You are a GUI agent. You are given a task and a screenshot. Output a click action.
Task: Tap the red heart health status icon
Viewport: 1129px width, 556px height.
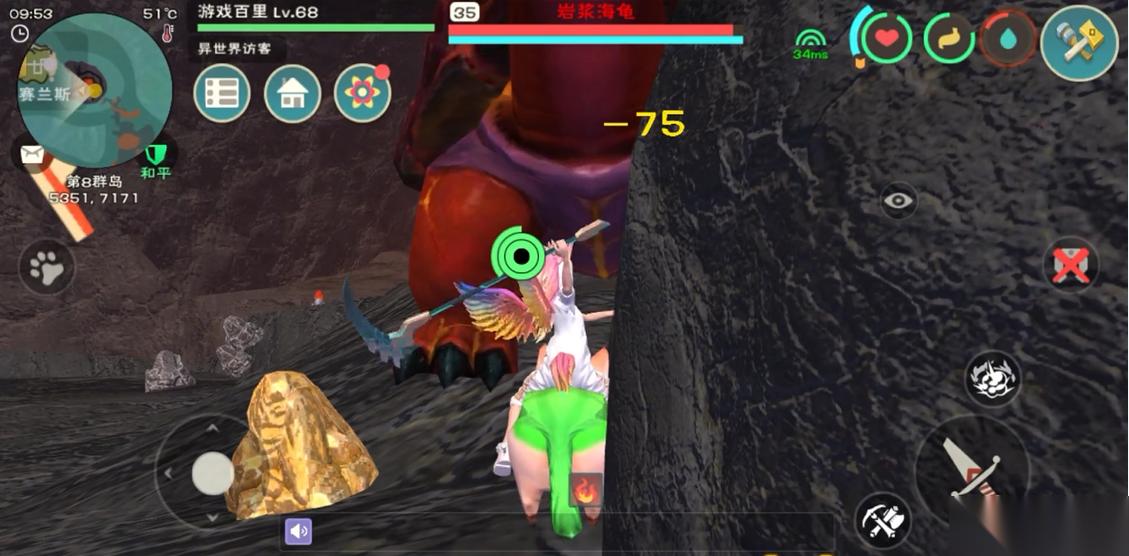[x=886, y=39]
